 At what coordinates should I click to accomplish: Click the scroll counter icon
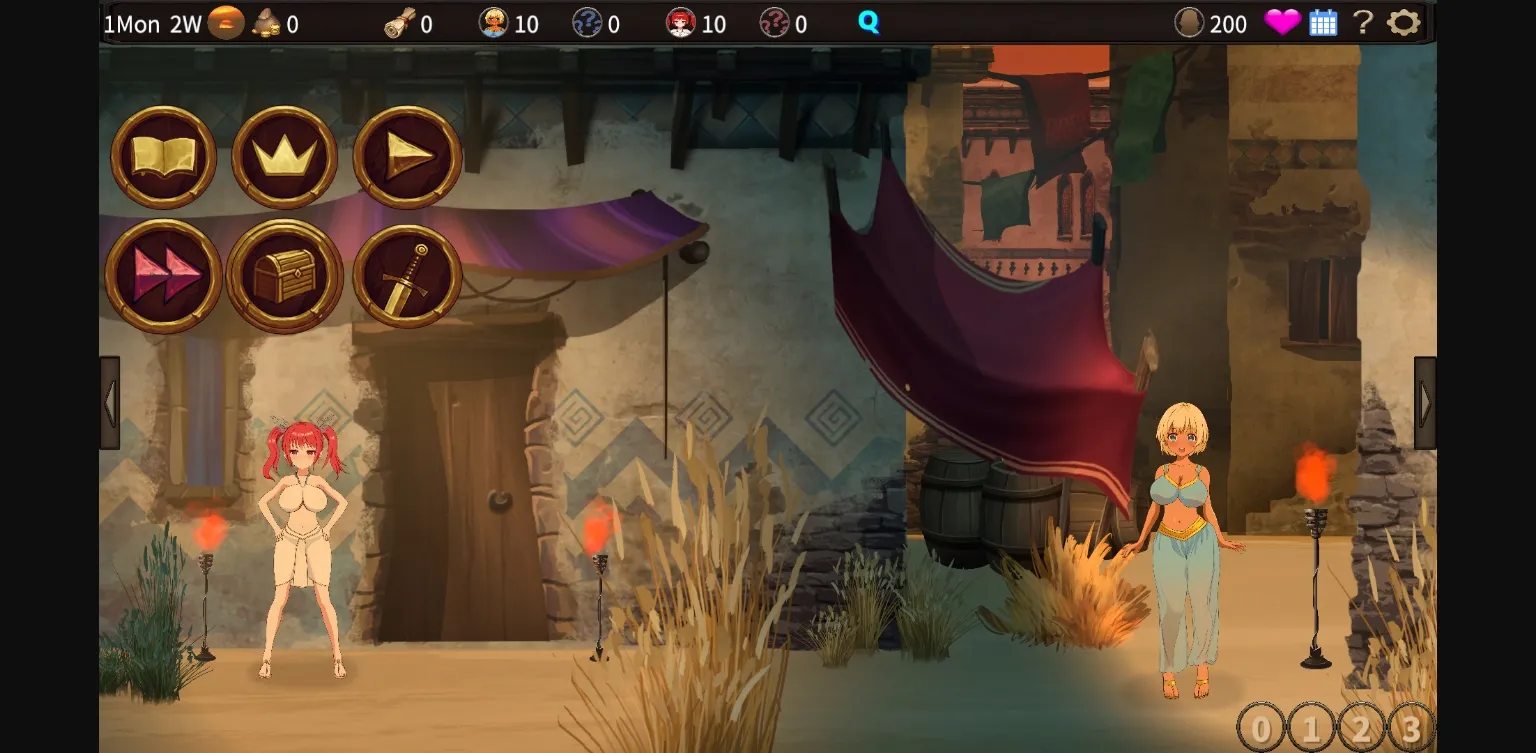[x=398, y=22]
